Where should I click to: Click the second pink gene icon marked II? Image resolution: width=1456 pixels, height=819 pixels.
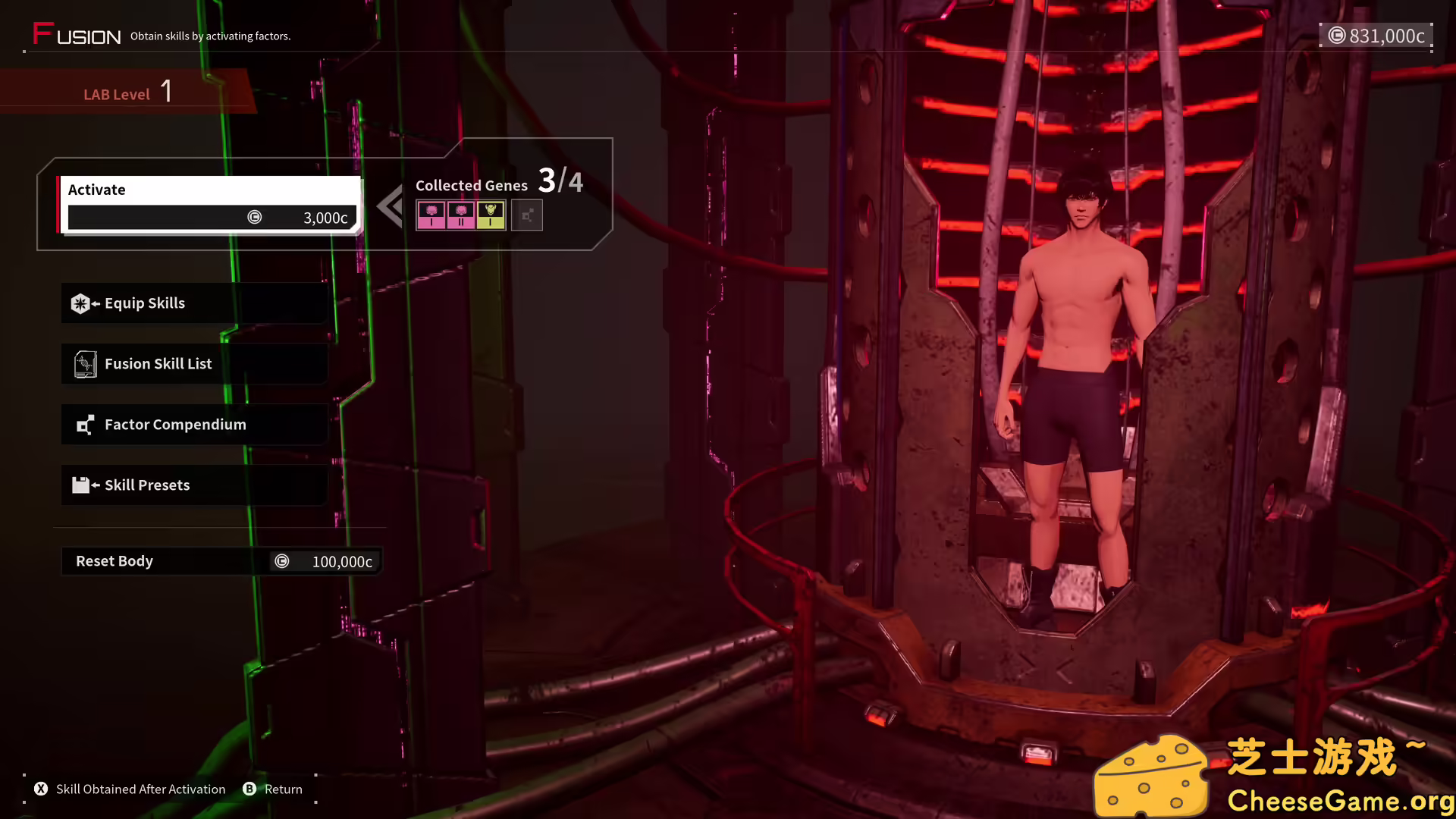(x=461, y=214)
